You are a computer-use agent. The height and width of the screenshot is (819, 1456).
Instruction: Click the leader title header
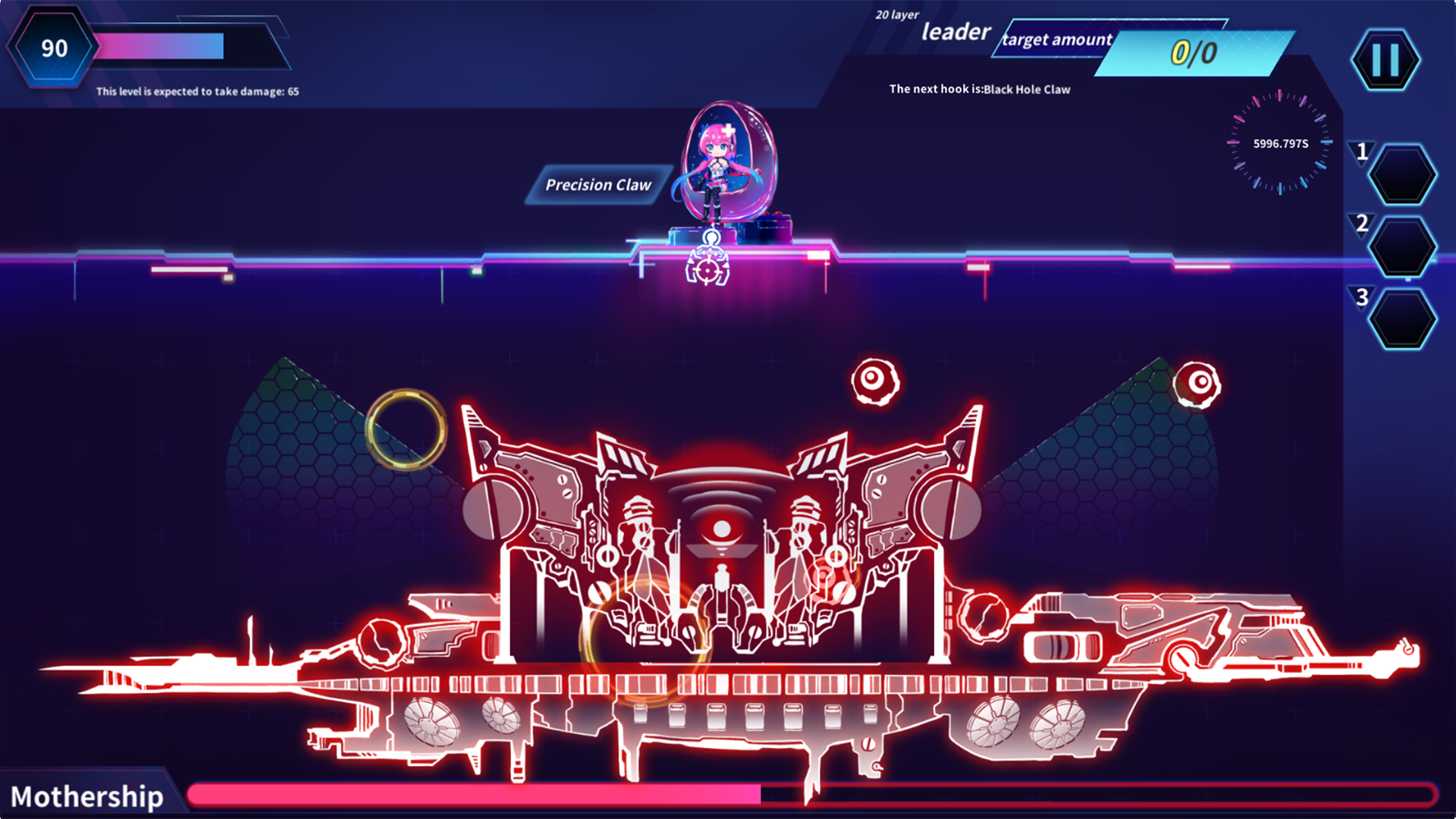(955, 33)
